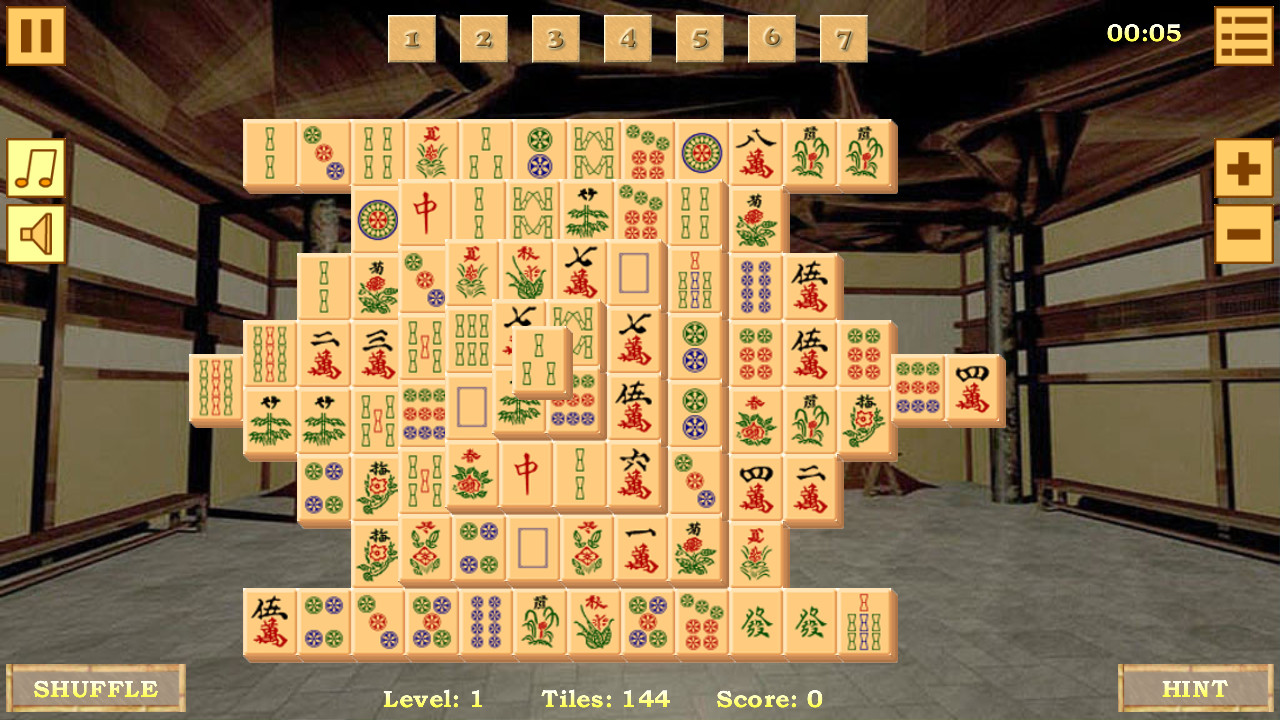Switch to board layout 2
Screen dimensions: 1280x720
(x=484, y=39)
